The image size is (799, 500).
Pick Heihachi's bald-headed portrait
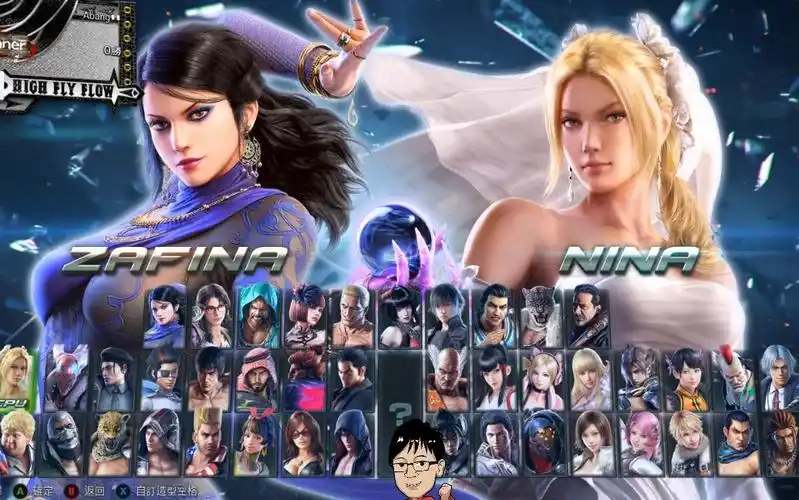pyautogui.click(x=446, y=376)
